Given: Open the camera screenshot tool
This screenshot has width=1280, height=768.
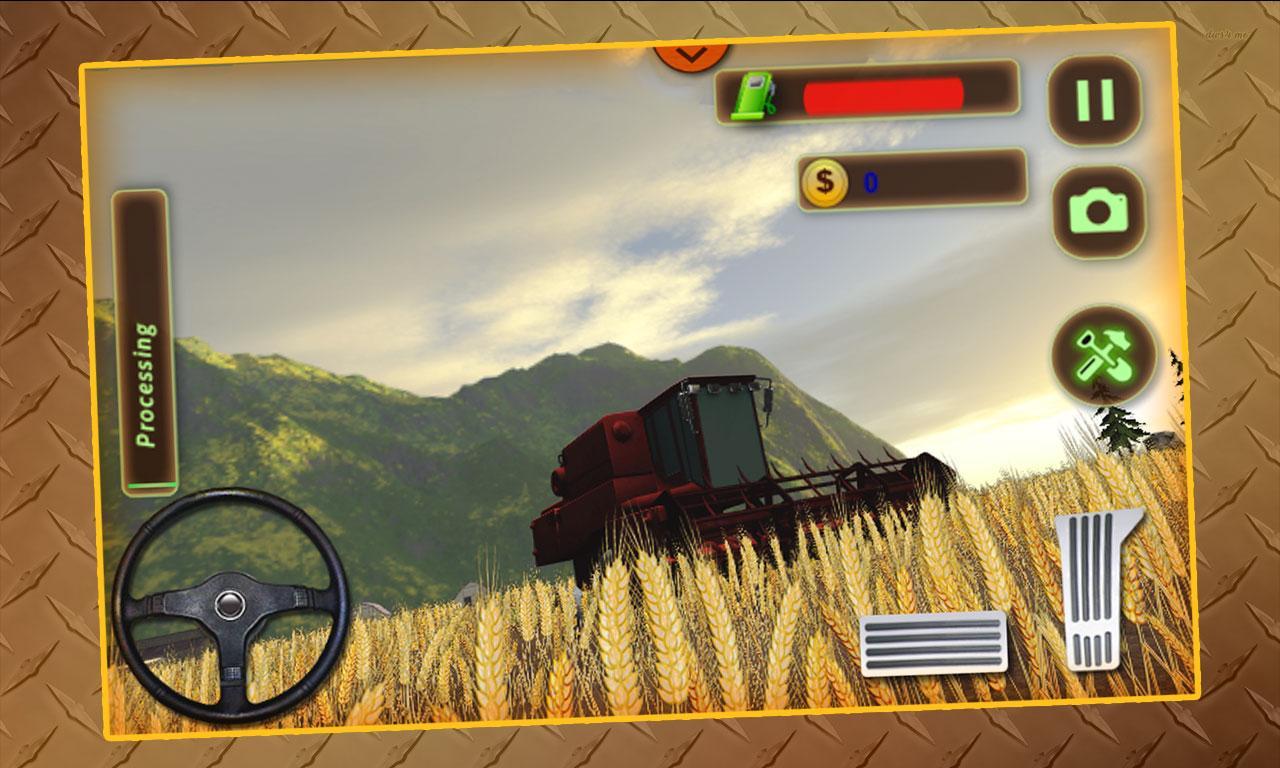Looking at the screenshot, I should point(1100,211).
